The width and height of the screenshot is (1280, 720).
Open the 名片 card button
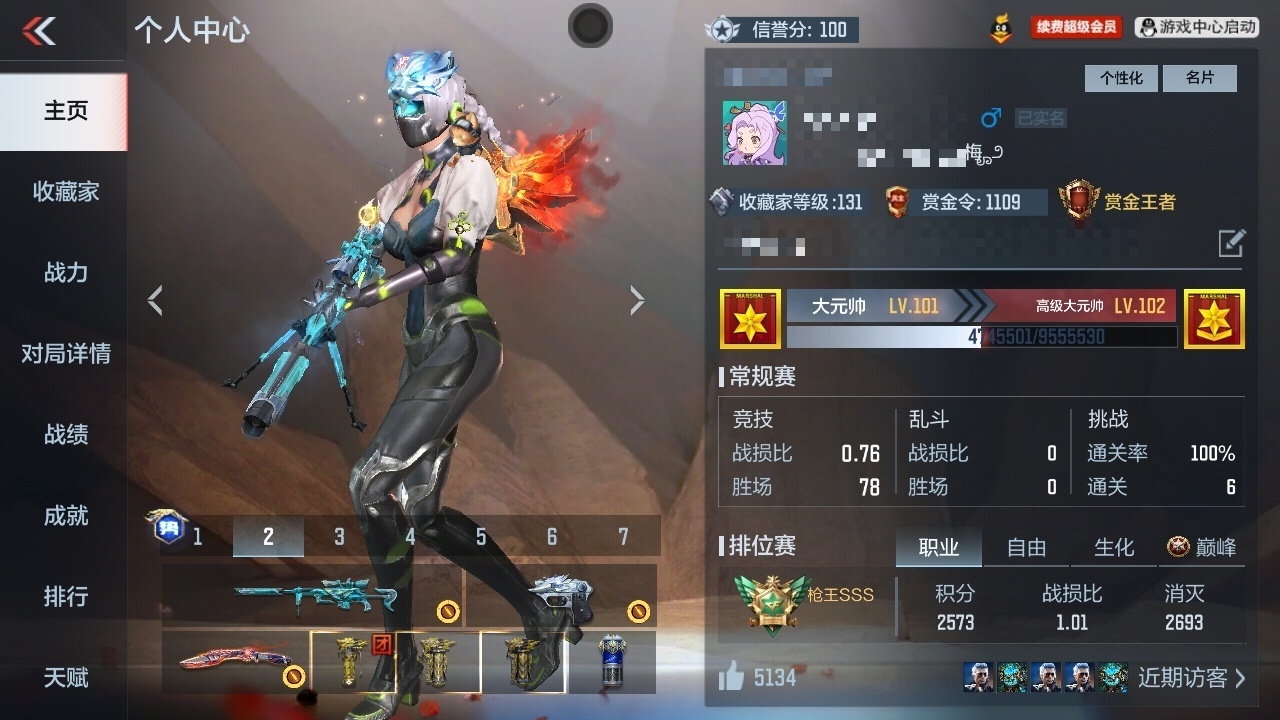(x=1200, y=78)
